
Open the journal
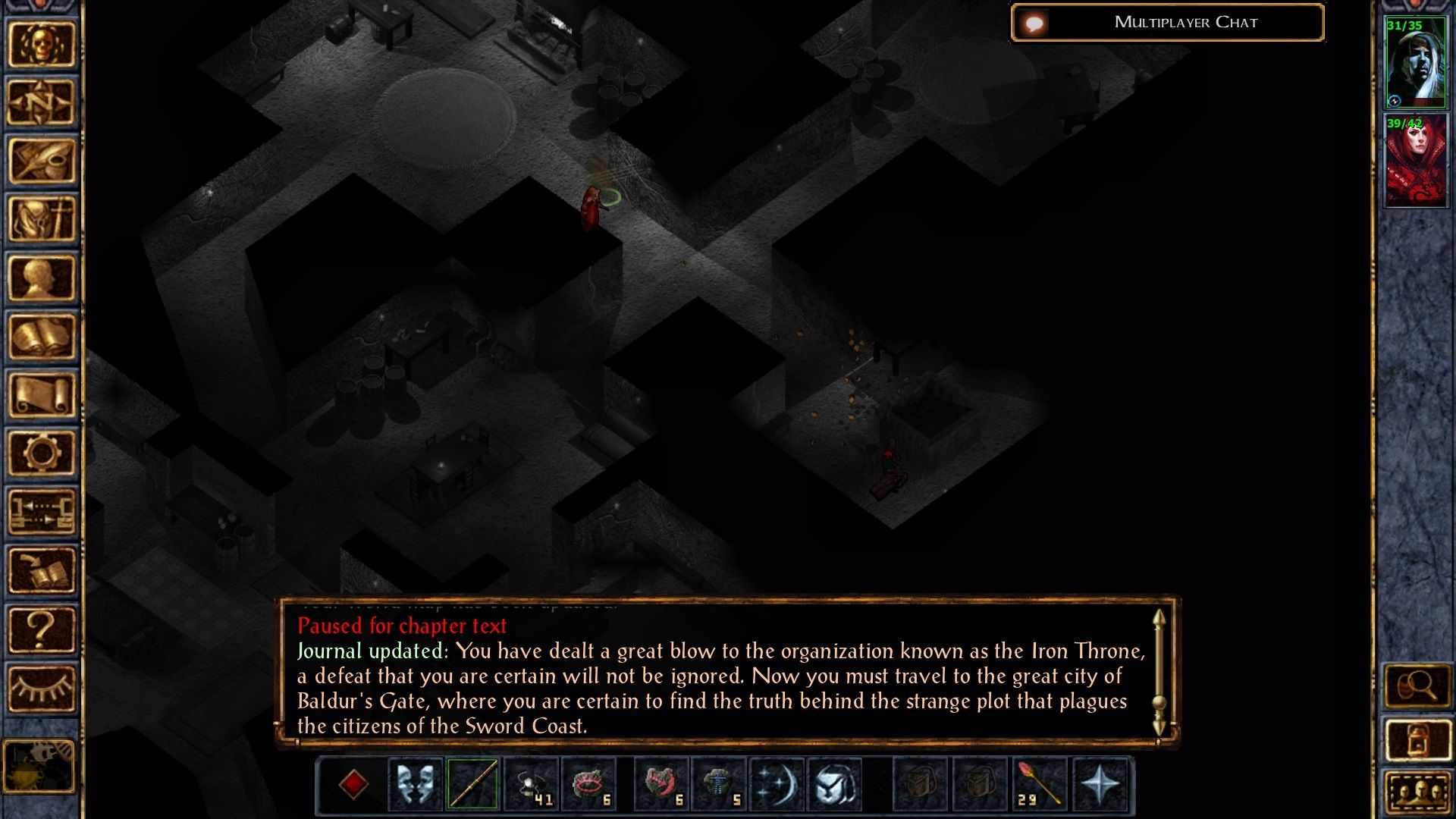pos(42,158)
